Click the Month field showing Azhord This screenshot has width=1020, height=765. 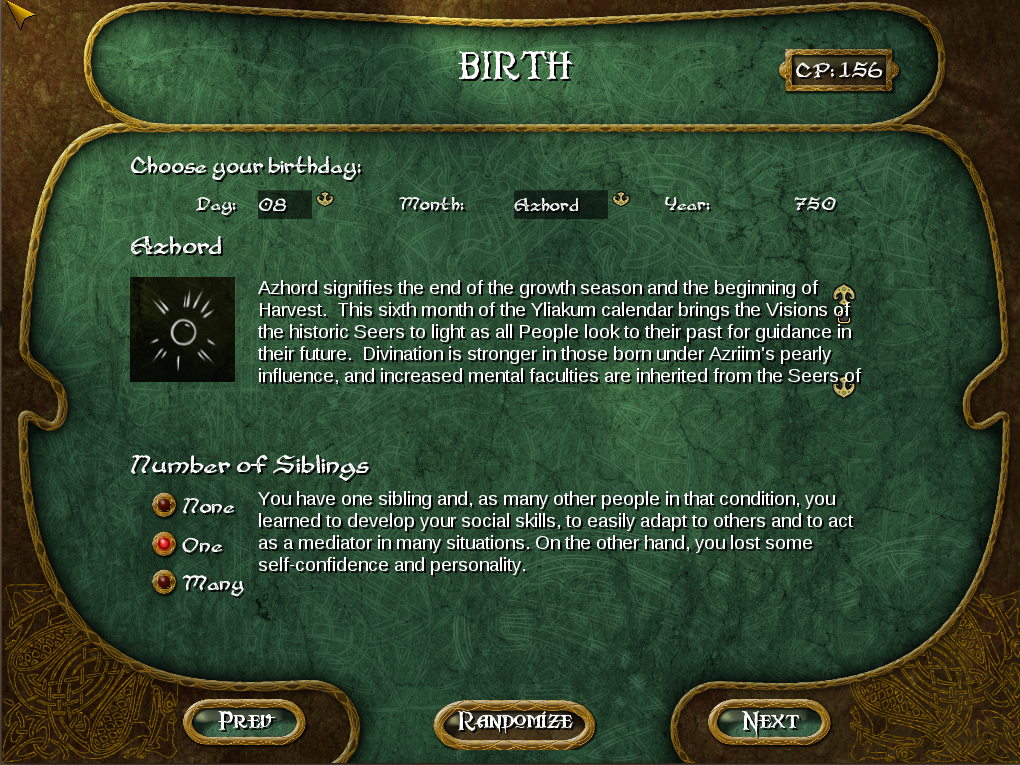[x=559, y=205]
